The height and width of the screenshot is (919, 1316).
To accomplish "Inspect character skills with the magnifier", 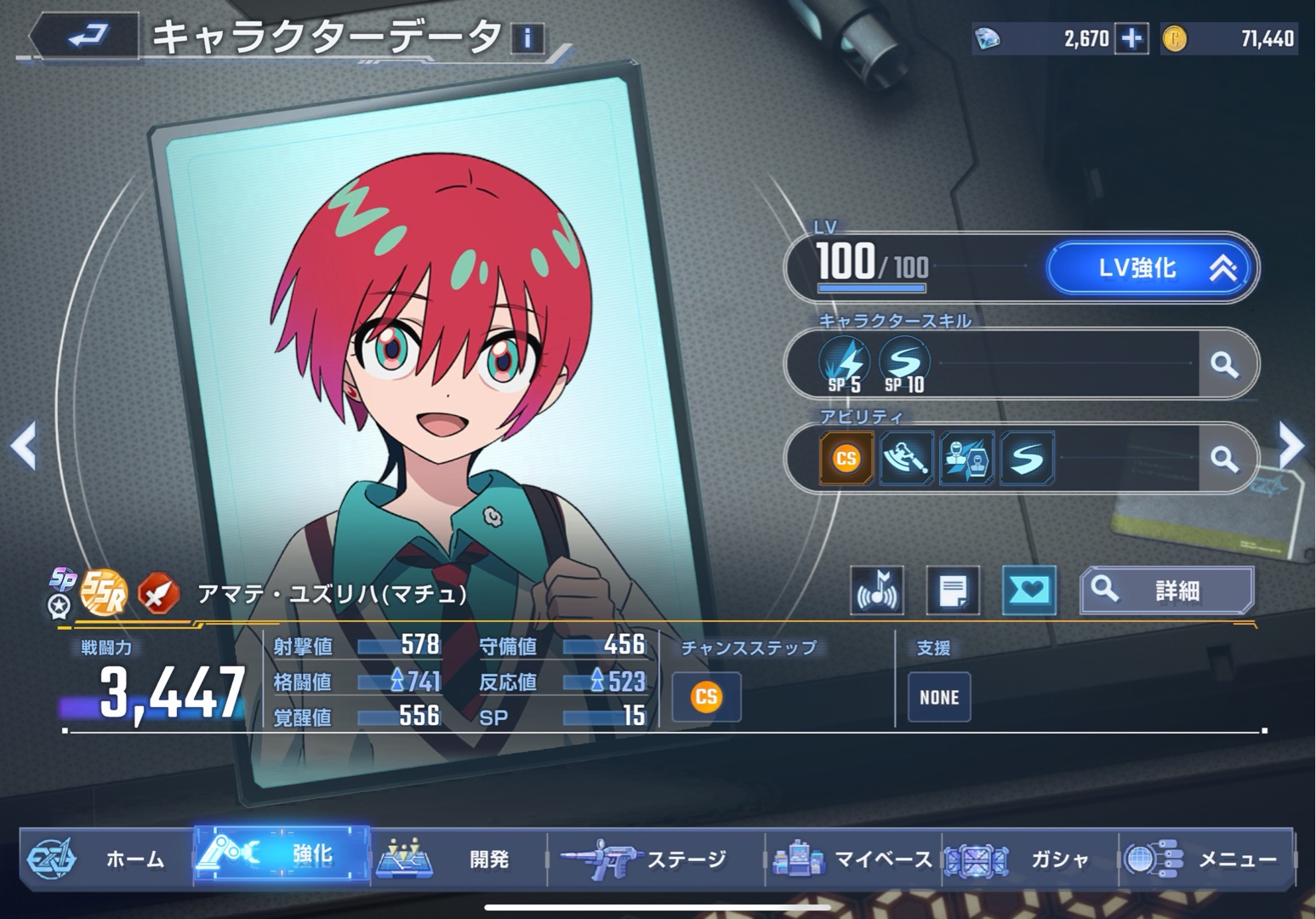I will click(x=1224, y=364).
